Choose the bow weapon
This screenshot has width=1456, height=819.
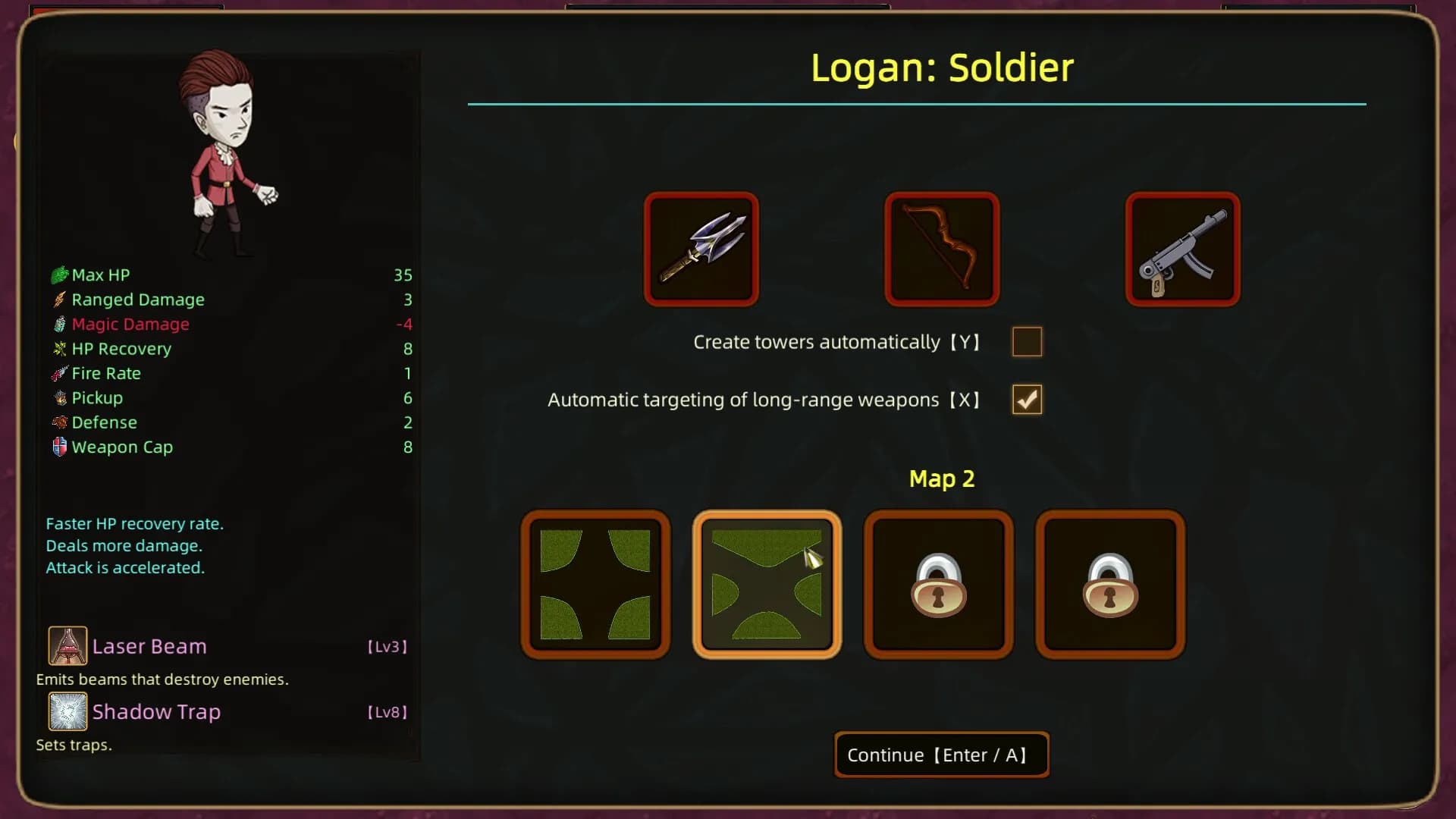(x=942, y=249)
